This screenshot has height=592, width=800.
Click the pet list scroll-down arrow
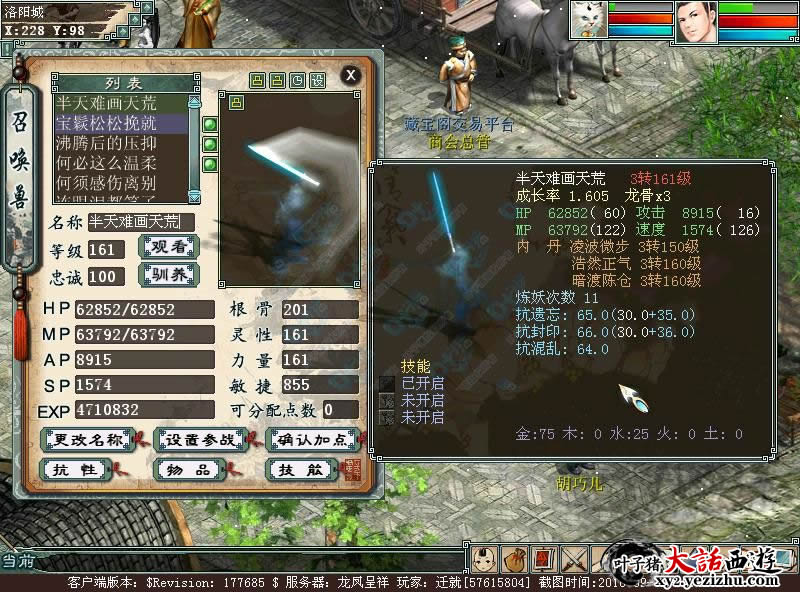pyautogui.click(x=195, y=197)
